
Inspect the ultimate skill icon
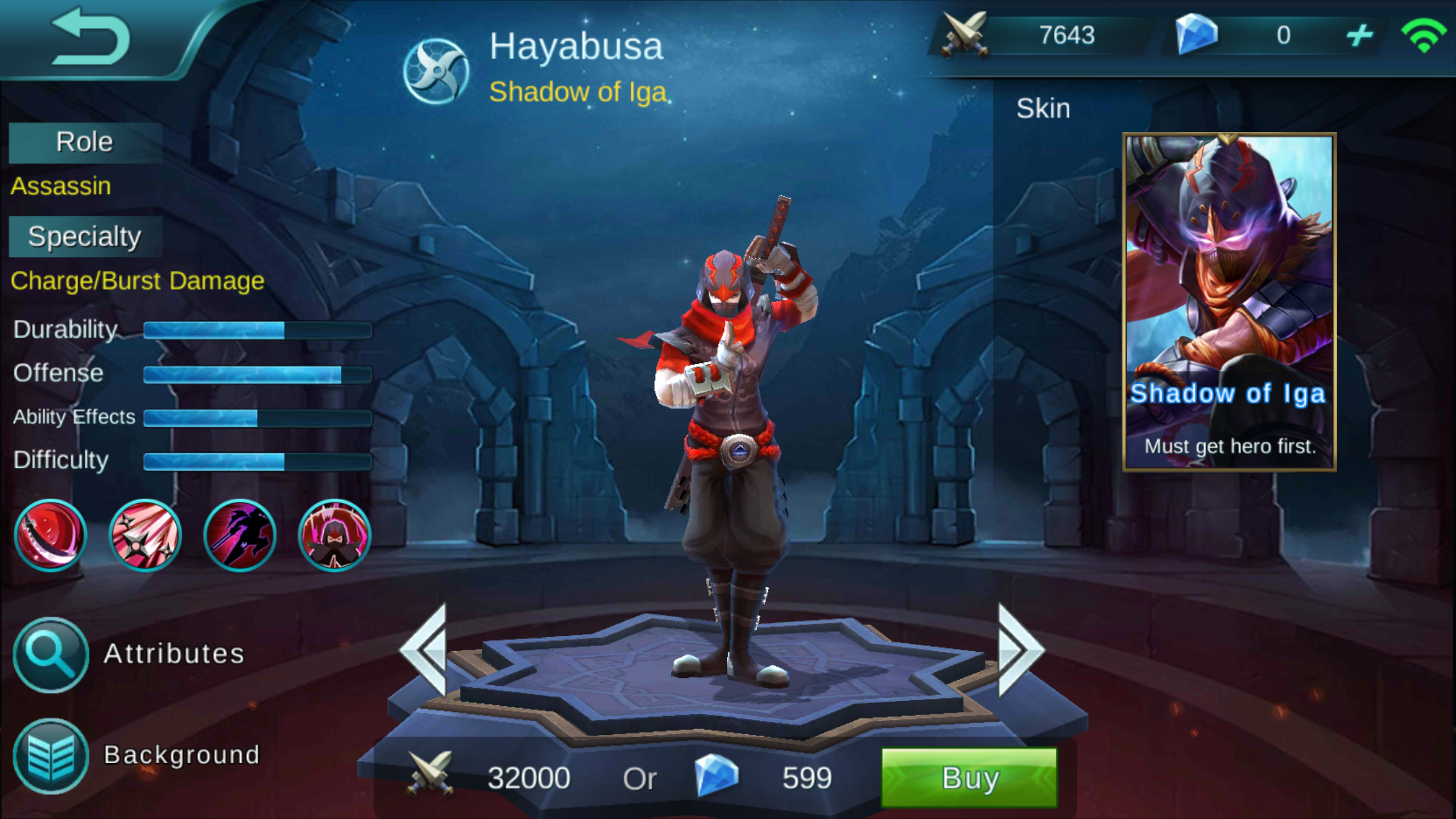click(333, 535)
